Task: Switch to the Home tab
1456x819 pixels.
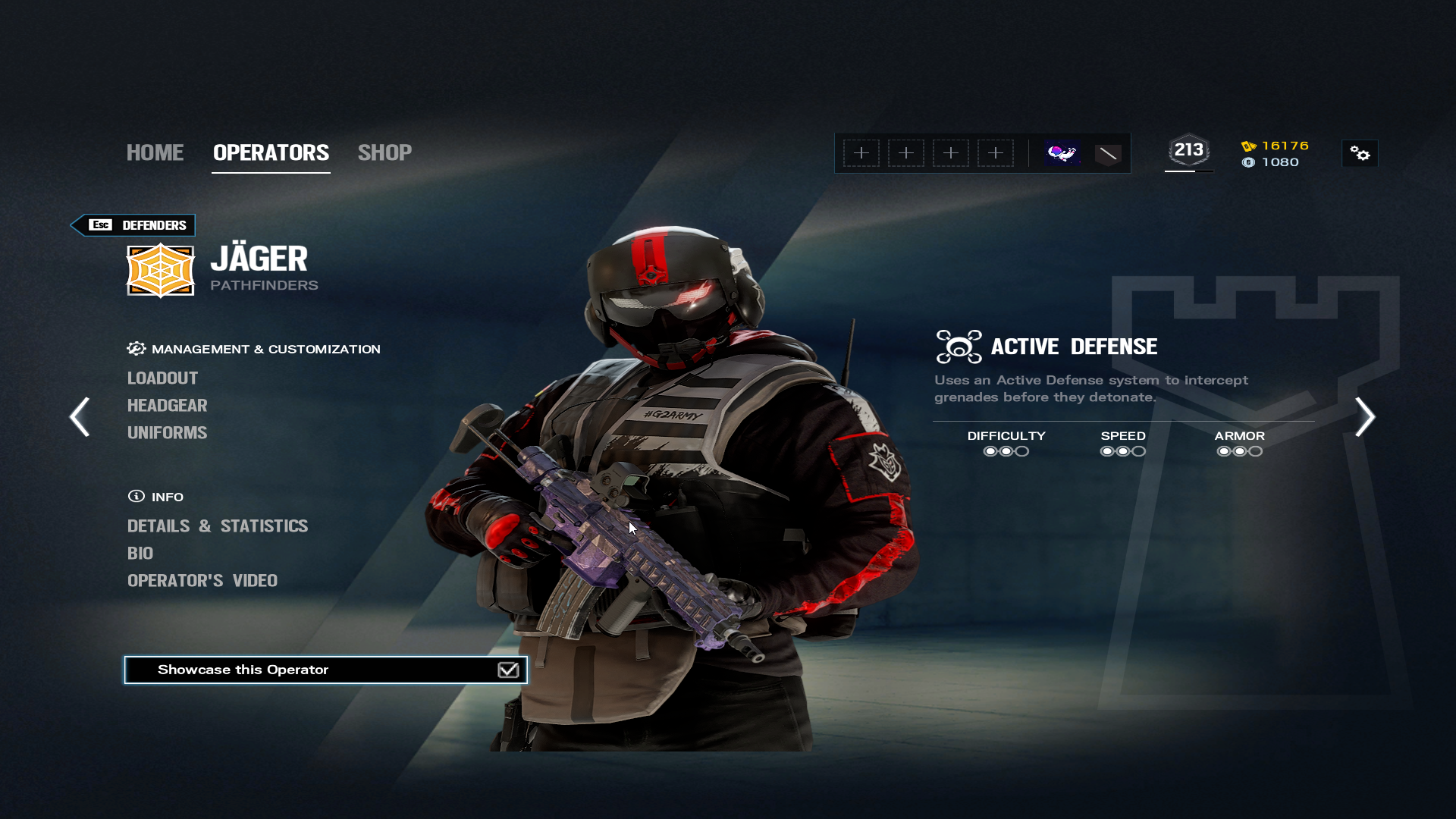Action: (x=155, y=152)
